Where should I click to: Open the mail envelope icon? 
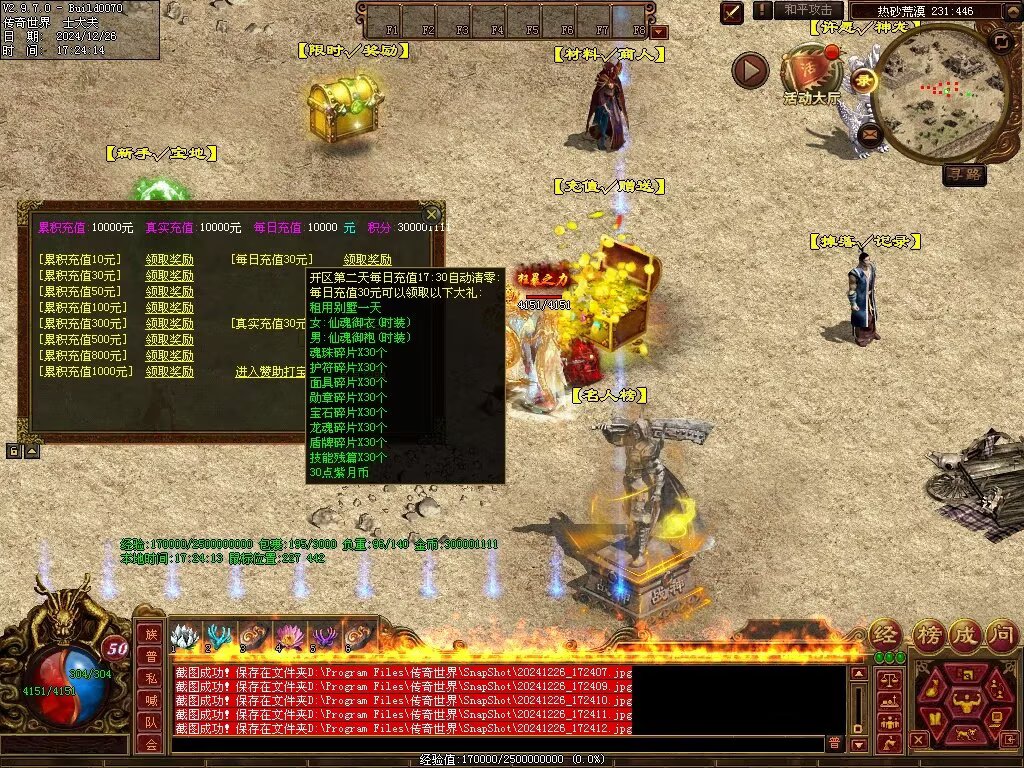(x=869, y=132)
